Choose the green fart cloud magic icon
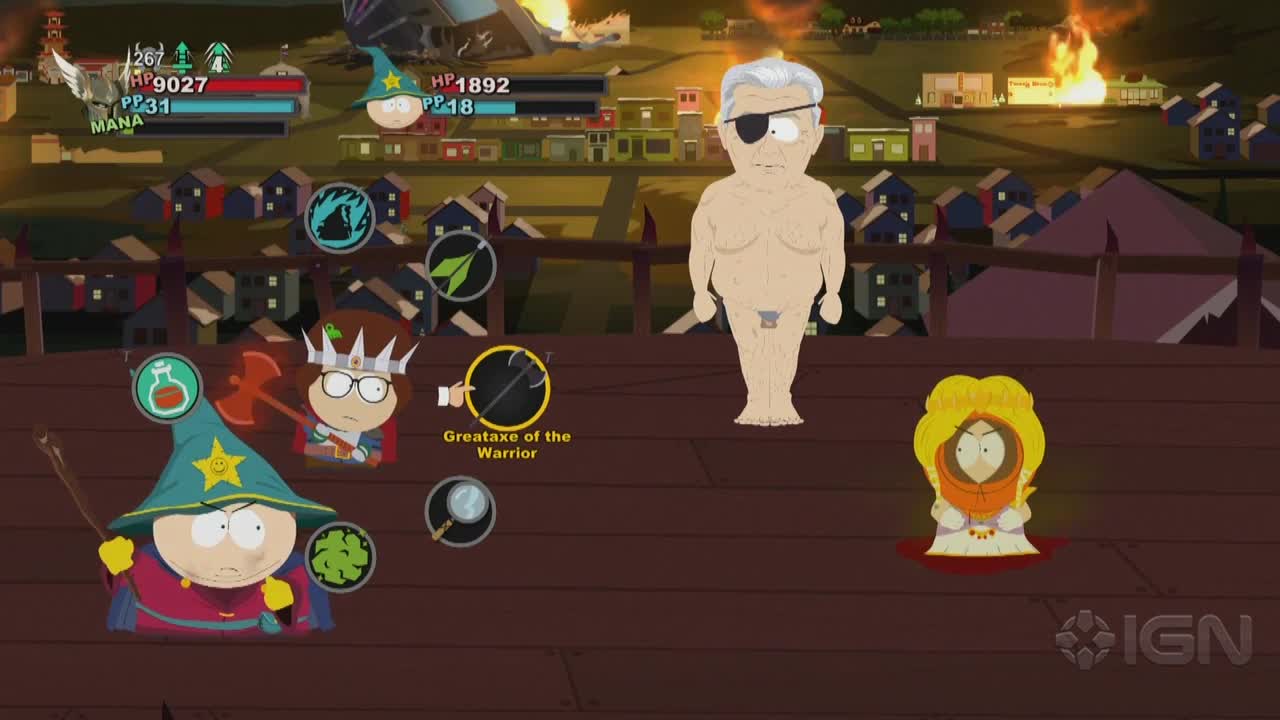The width and height of the screenshot is (1280, 720). click(340, 557)
